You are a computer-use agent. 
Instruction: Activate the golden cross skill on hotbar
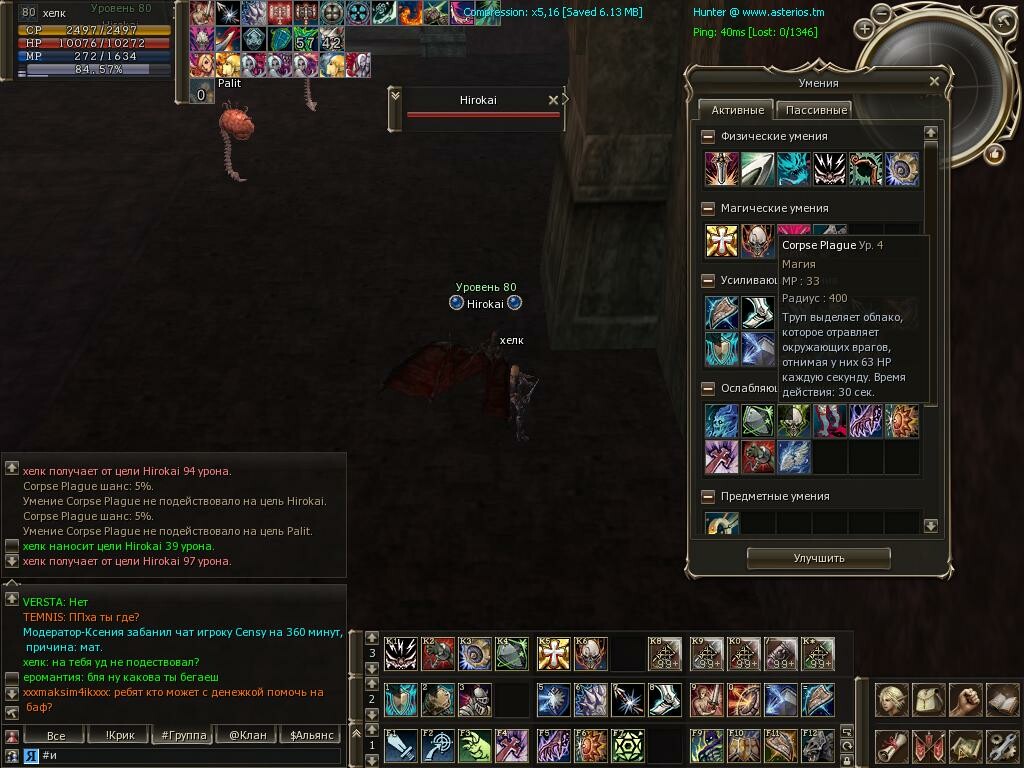(553, 654)
